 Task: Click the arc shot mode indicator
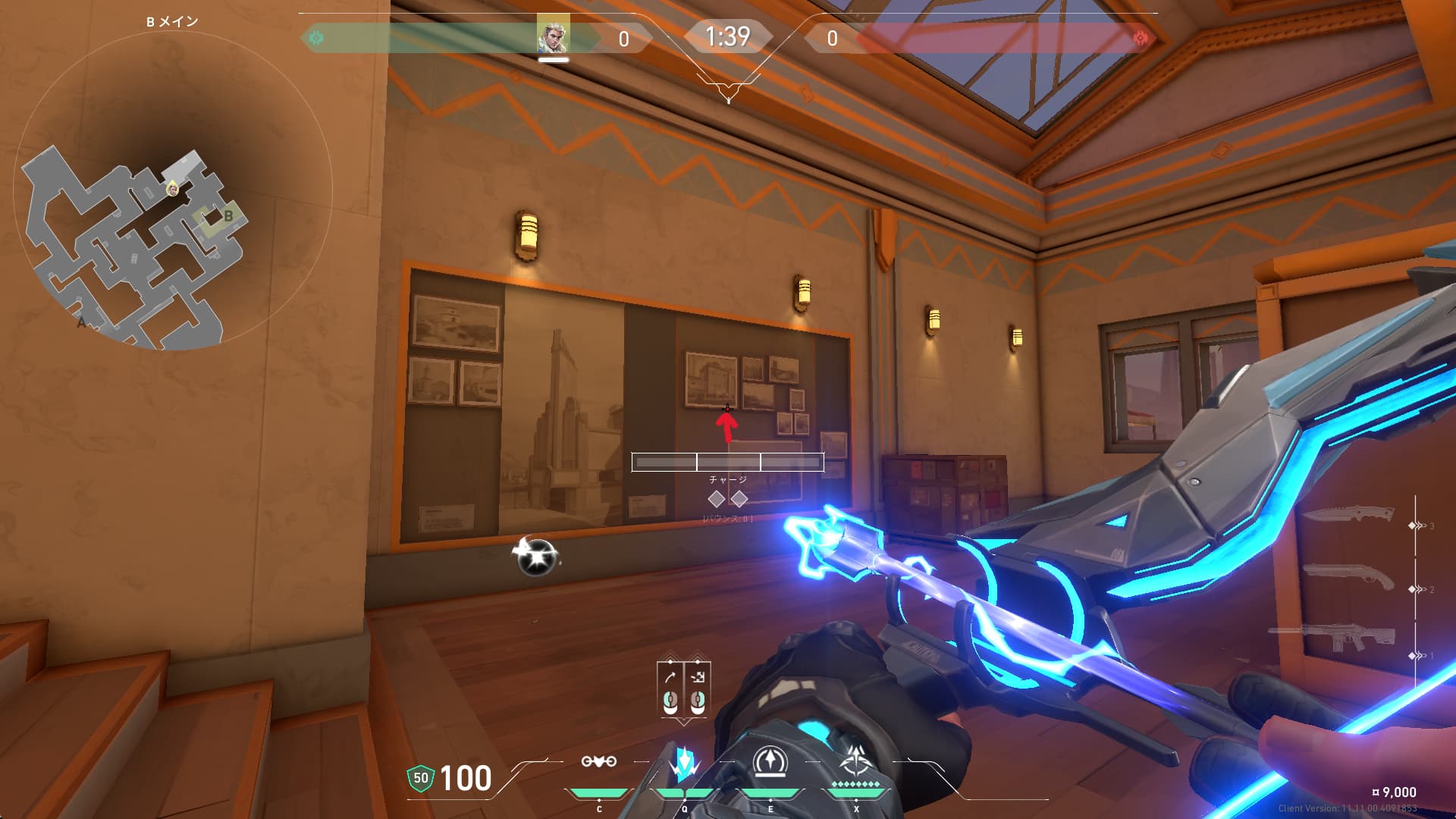click(x=670, y=677)
